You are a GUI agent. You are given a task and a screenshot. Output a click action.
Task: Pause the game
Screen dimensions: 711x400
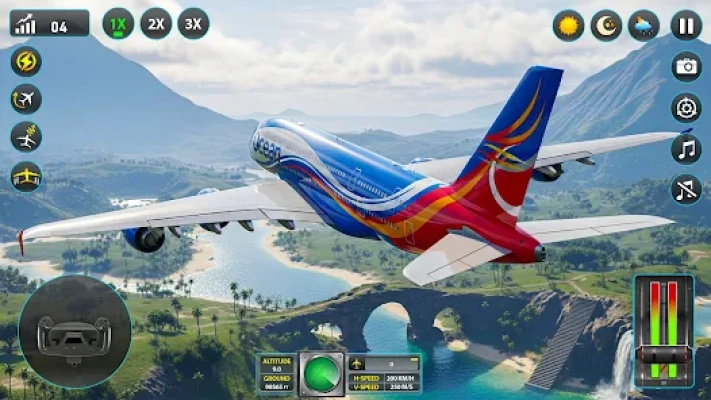click(686, 25)
